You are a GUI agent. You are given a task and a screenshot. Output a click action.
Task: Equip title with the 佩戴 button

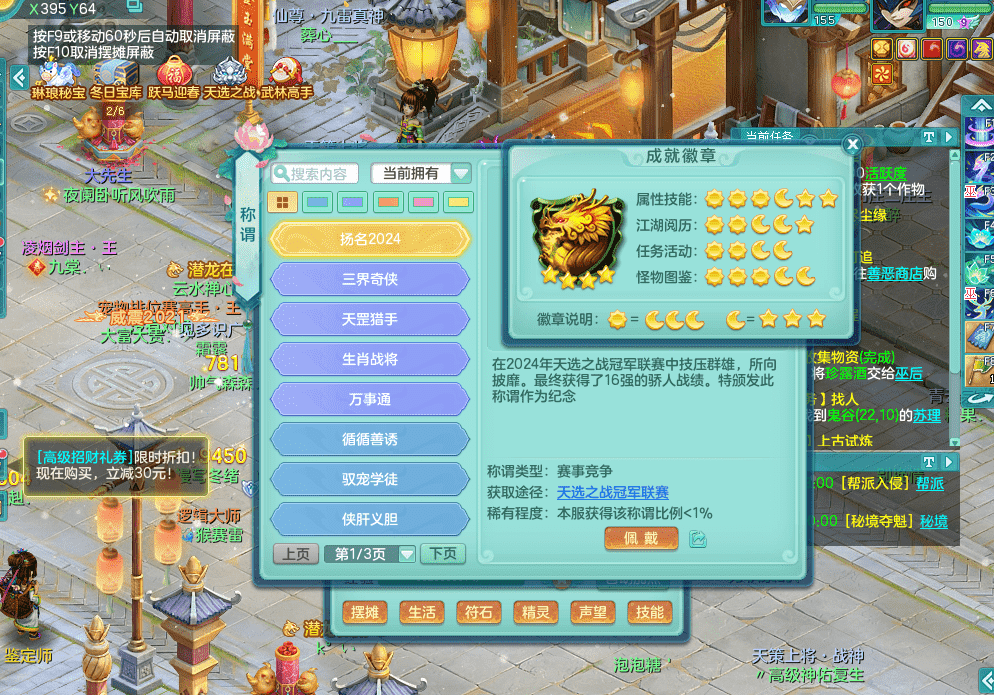641,539
